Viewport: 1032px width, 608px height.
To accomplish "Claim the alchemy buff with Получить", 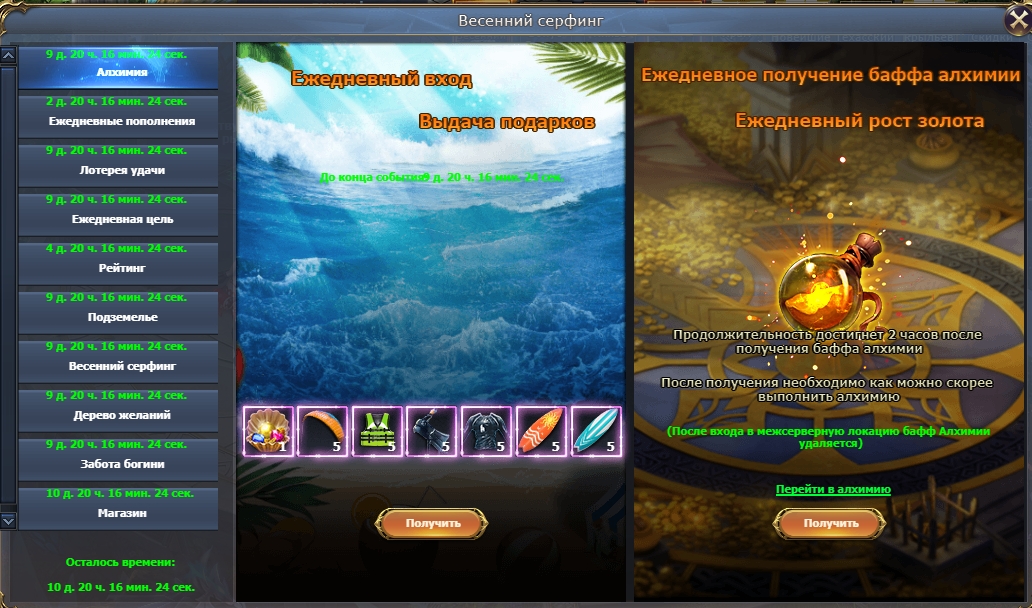I will tap(831, 523).
